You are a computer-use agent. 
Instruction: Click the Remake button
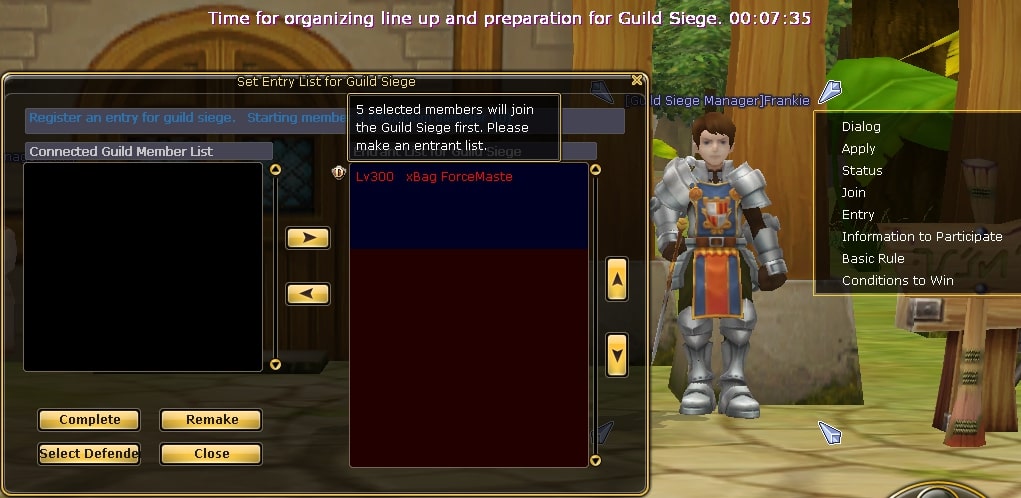[x=211, y=420]
